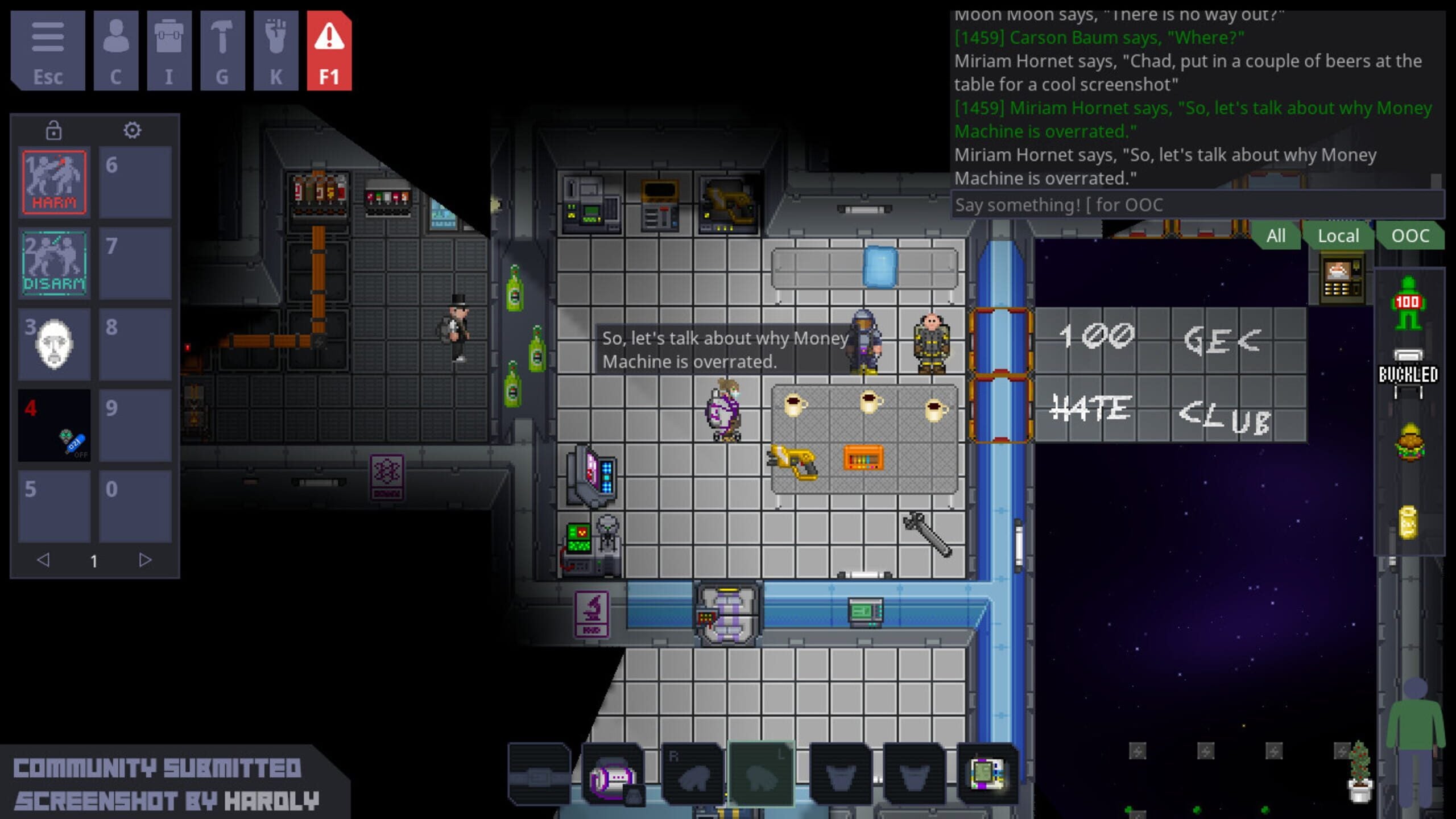Toggle Disarm mode in slot 2
Screen dimensions: 1456x819
point(54,262)
